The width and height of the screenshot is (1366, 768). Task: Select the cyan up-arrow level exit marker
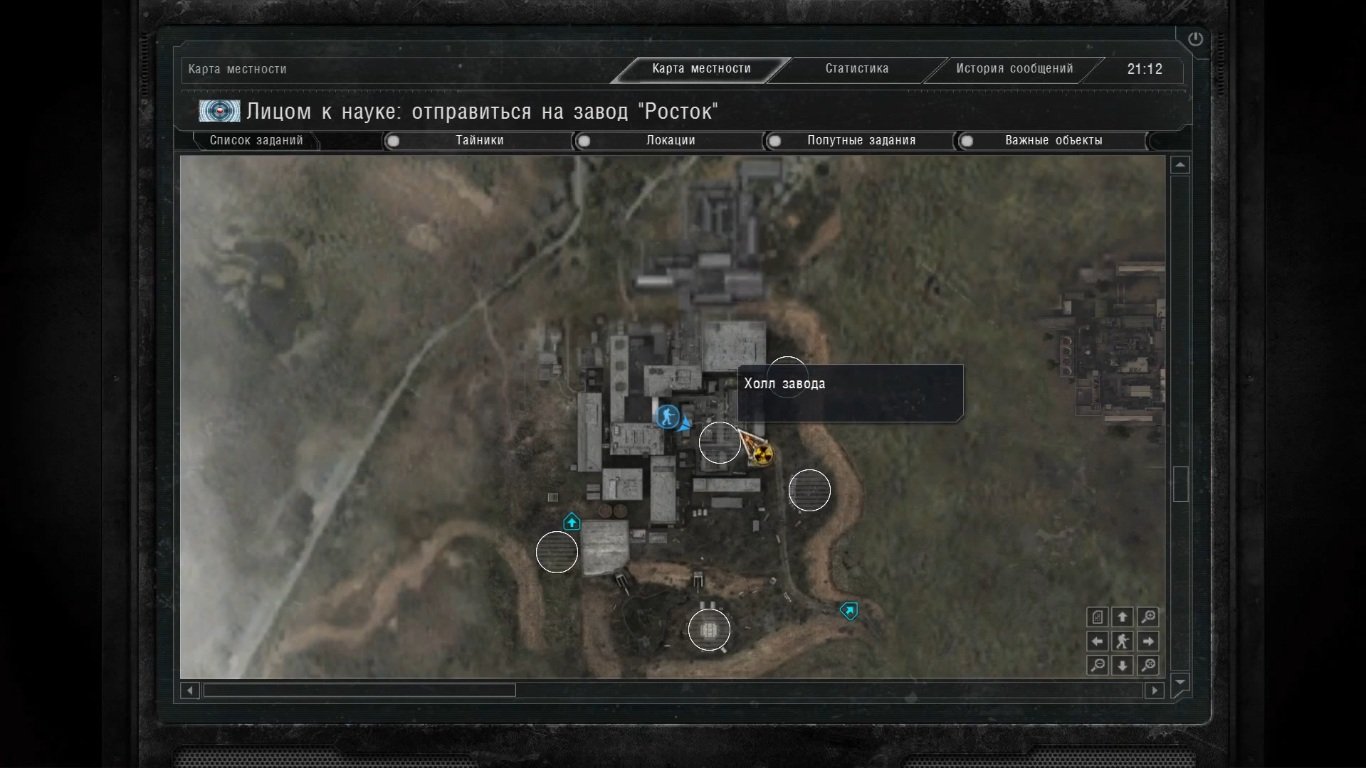coord(572,522)
